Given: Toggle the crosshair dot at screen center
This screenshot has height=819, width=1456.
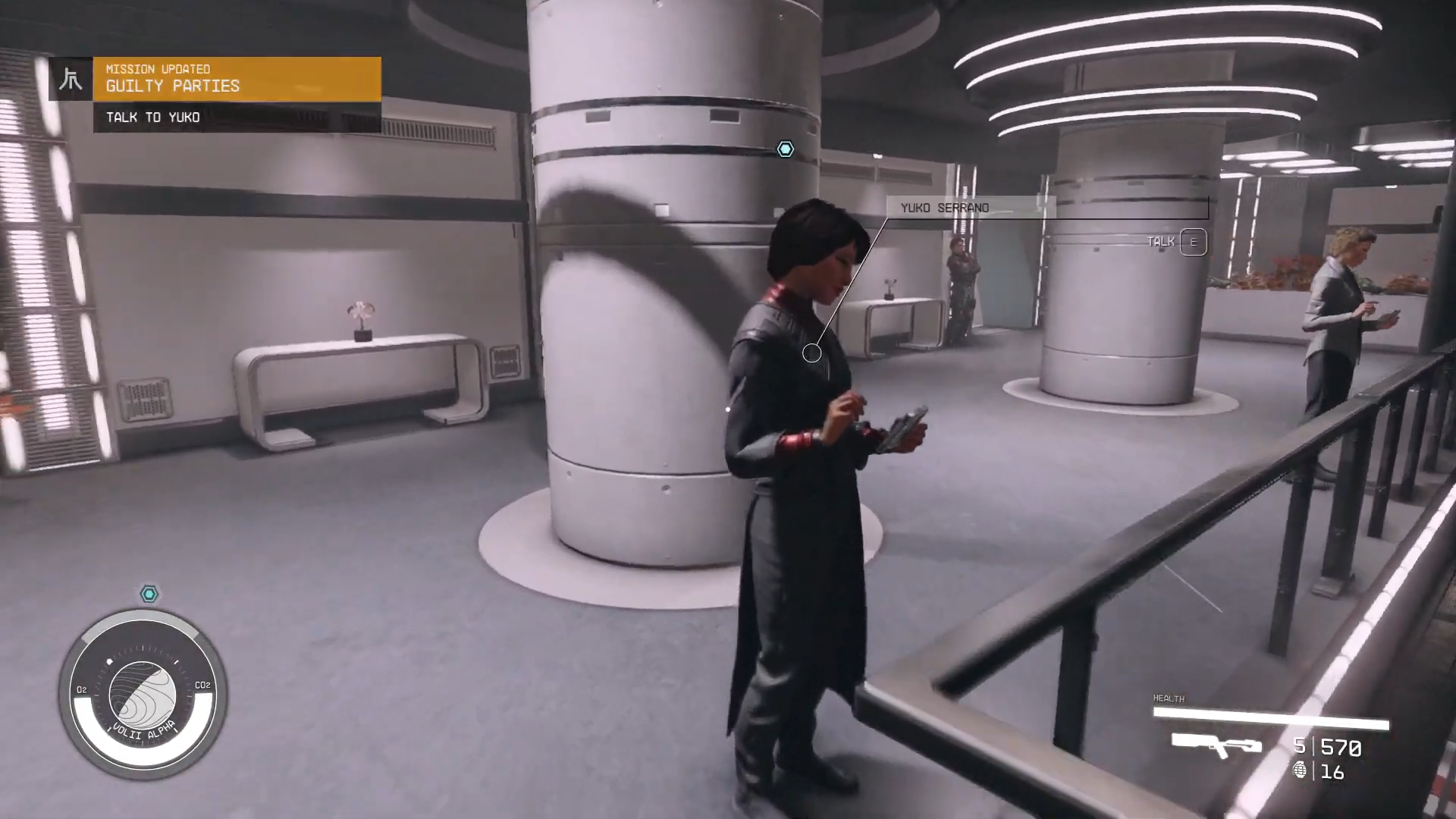Looking at the screenshot, I should coord(727,409).
